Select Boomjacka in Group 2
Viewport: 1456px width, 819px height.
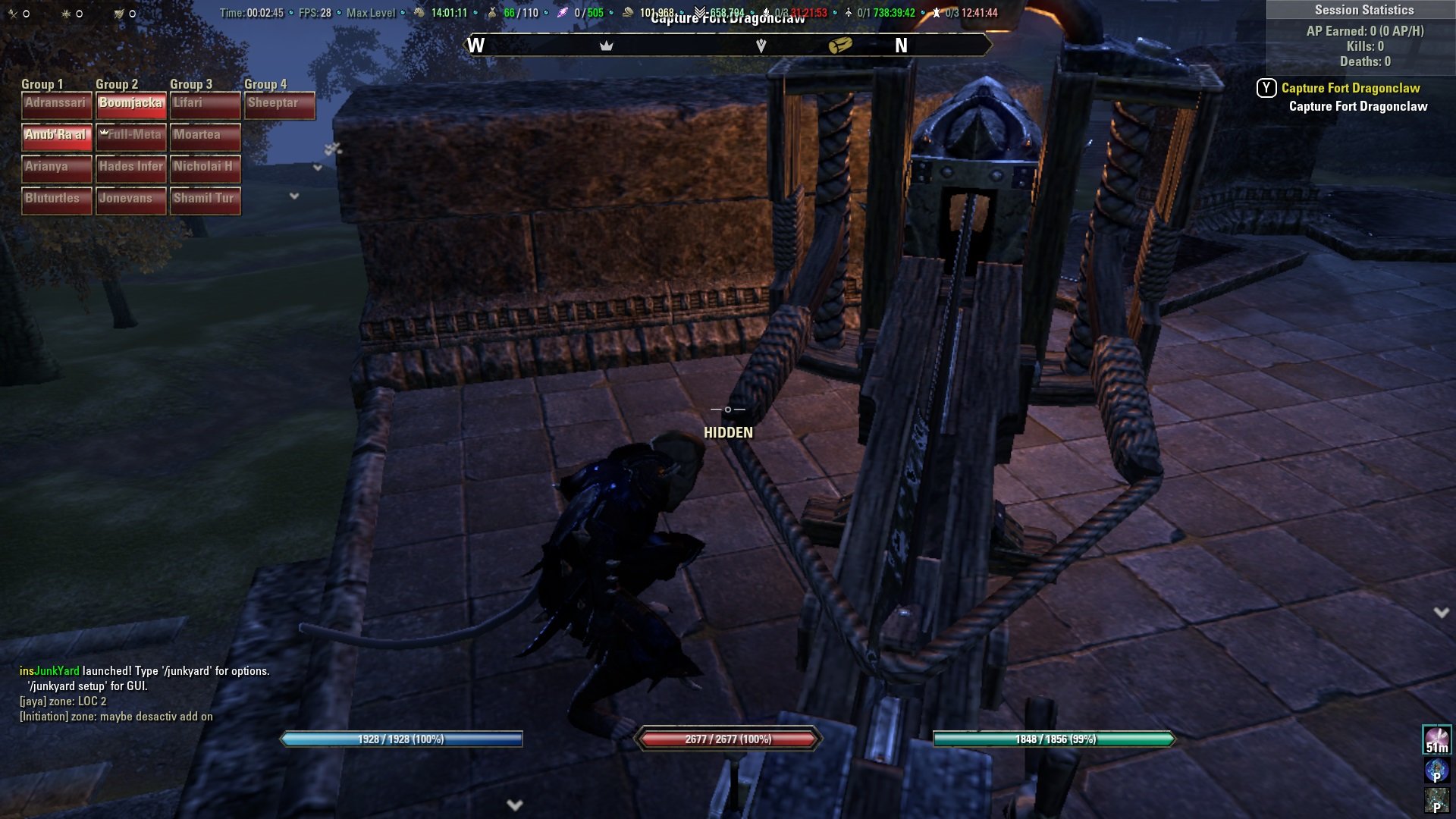130,104
